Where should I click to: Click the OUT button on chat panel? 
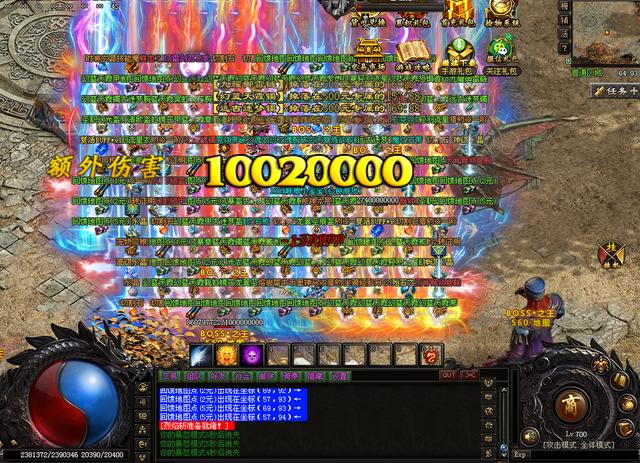[448, 376]
